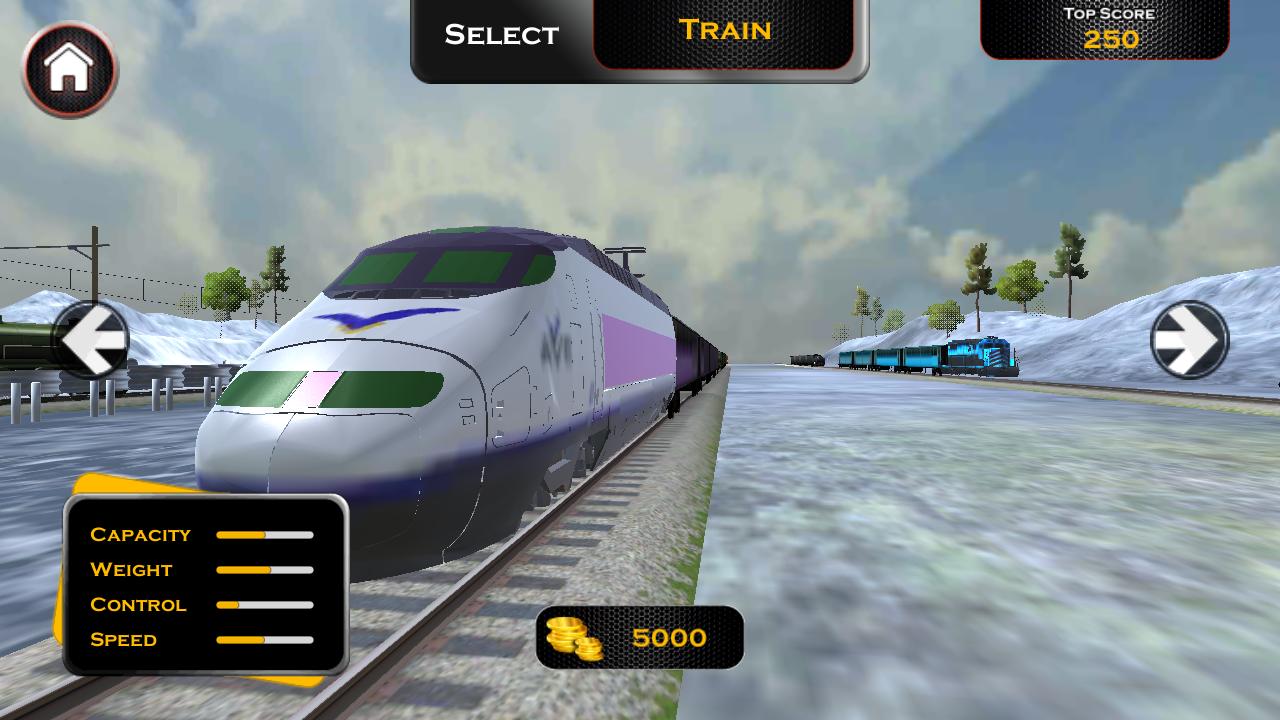The width and height of the screenshot is (1280, 720).
Task: Click the bird emblem on the train nose
Action: click(370, 320)
